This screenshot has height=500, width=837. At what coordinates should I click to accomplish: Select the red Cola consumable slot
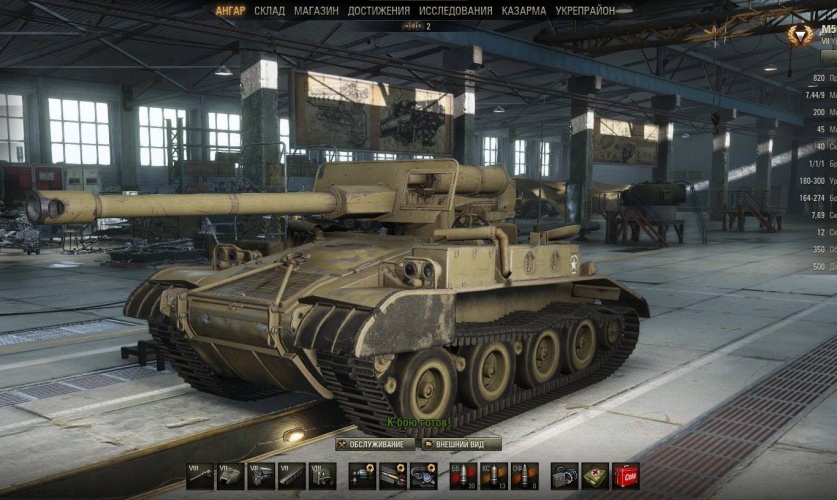(x=627, y=476)
